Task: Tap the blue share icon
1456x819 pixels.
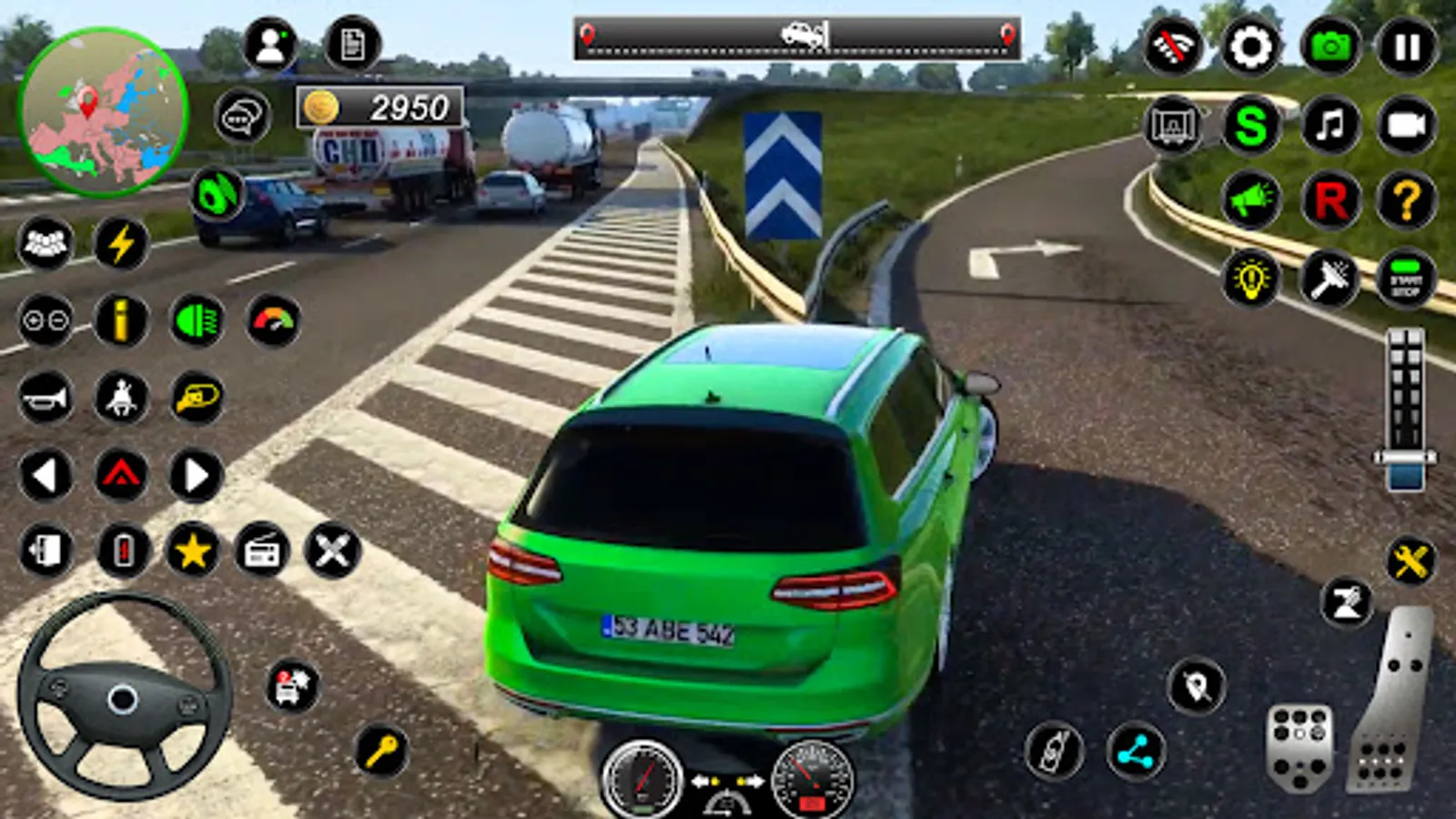Action: [1136, 752]
